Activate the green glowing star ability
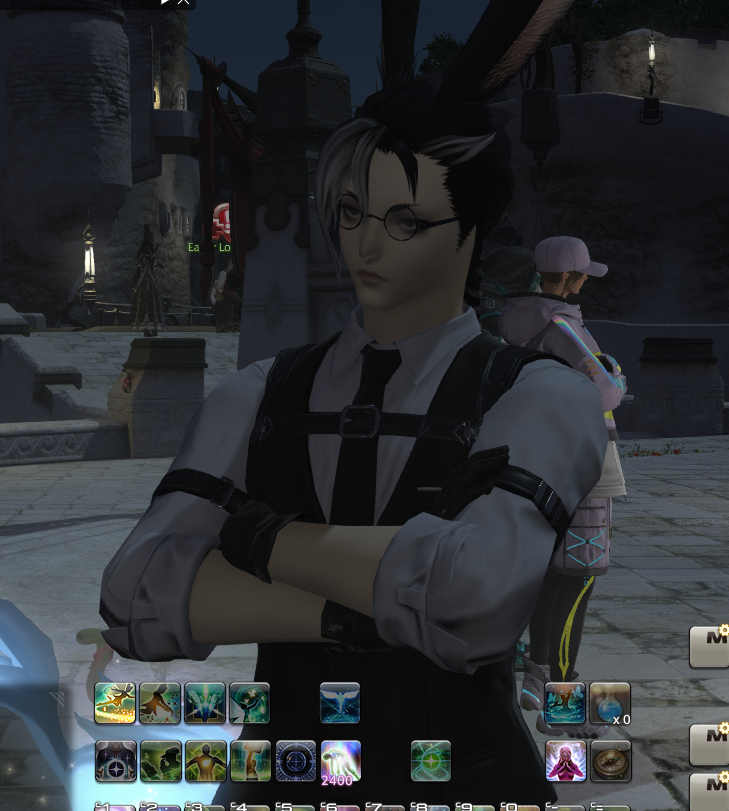Image resolution: width=729 pixels, height=811 pixels. [x=431, y=760]
